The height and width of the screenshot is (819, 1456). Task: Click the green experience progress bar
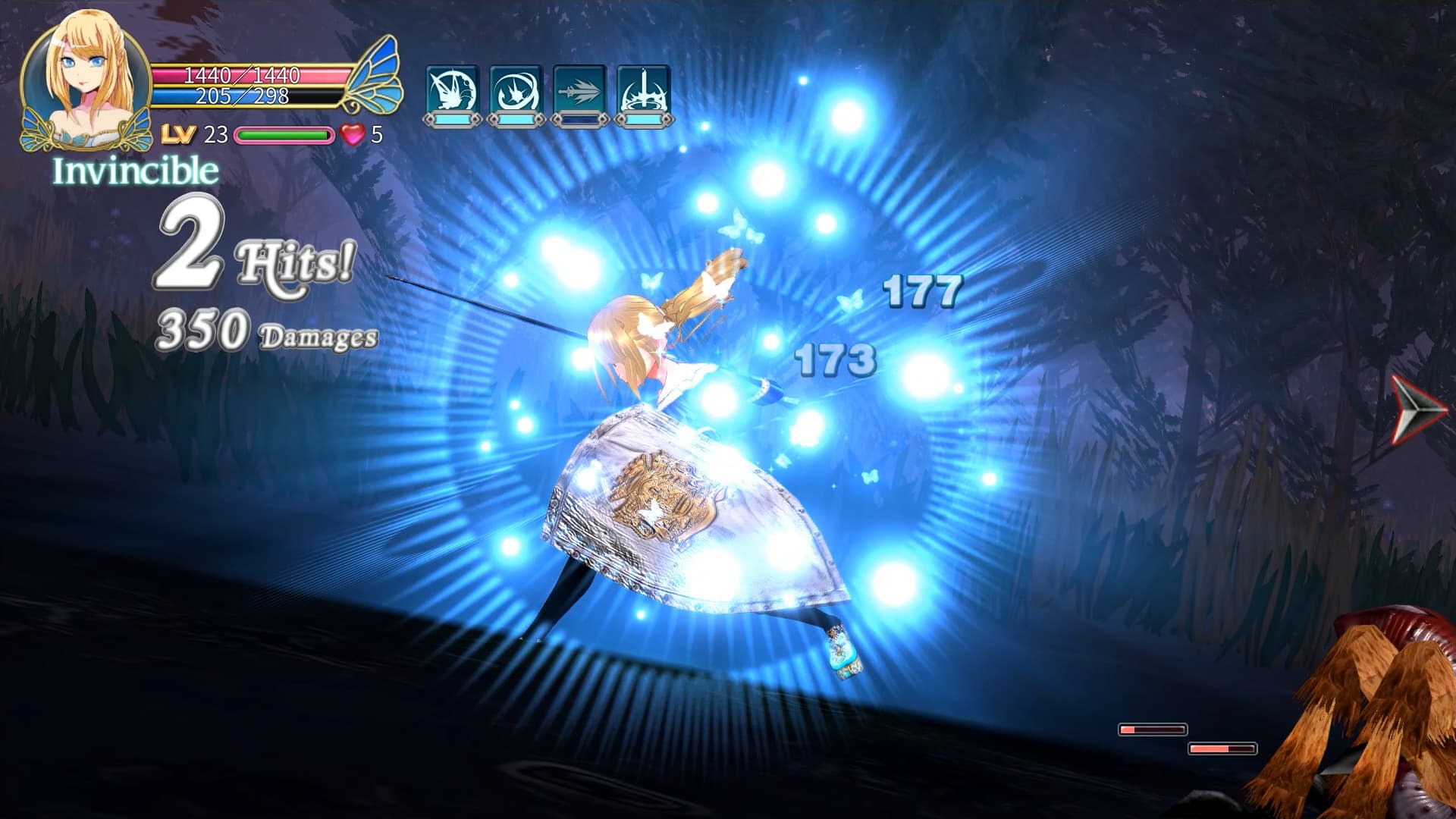pyautogui.click(x=283, y=136)
